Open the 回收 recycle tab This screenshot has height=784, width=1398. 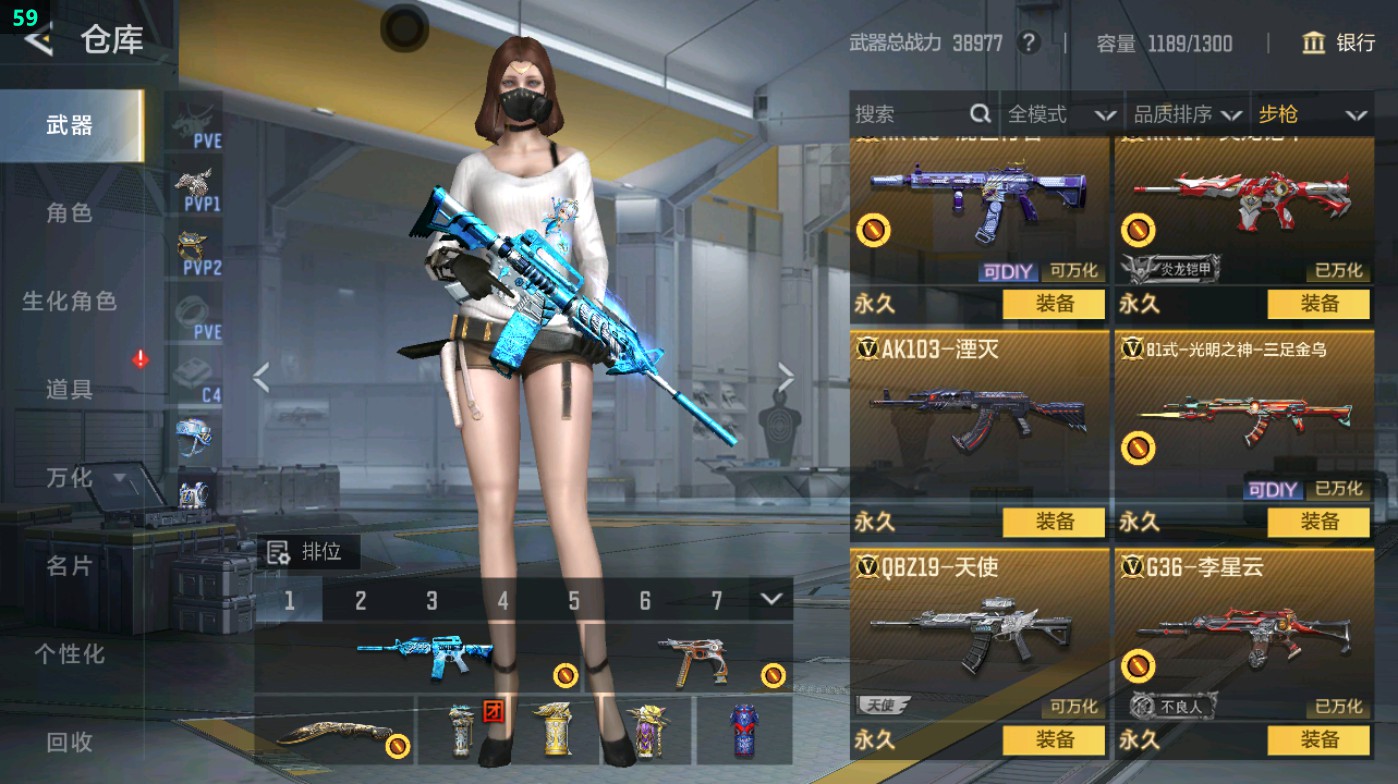[70, 741]
